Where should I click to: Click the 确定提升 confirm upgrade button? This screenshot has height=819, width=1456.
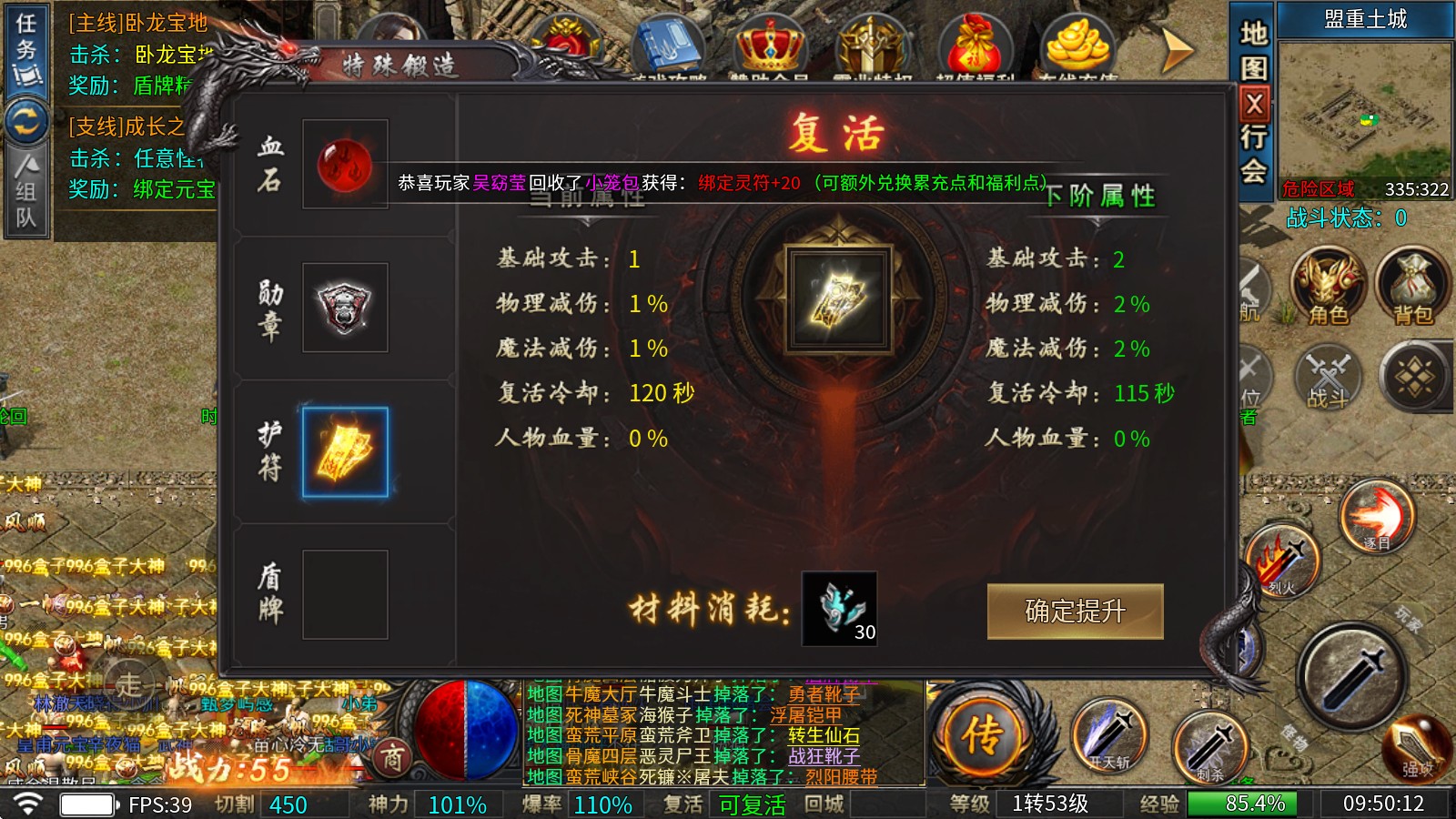pyautogui.click(x=1077, y=611)
